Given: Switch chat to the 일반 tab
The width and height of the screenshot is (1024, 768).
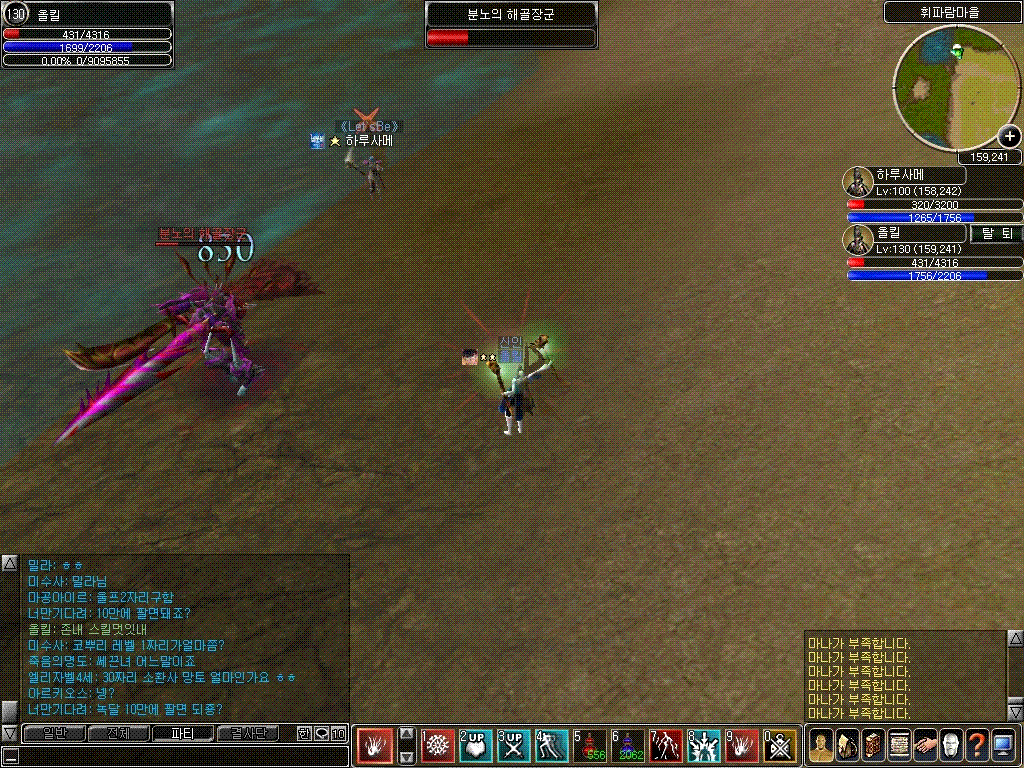Looking at the screenshot, I should 53,734.
